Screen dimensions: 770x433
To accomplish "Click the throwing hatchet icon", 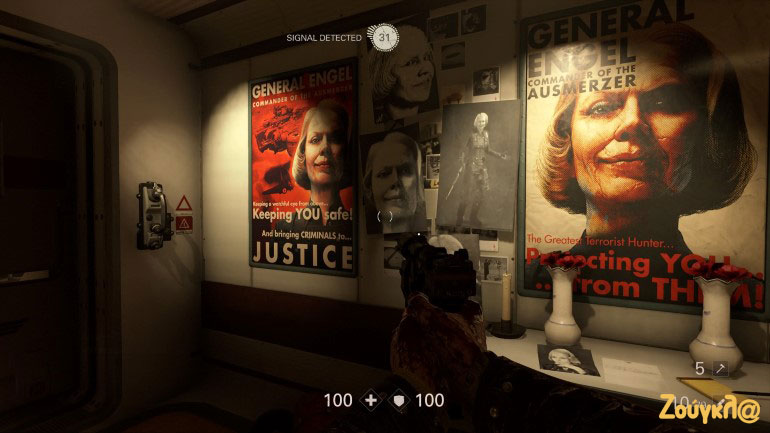I will [x=719, y=369].
